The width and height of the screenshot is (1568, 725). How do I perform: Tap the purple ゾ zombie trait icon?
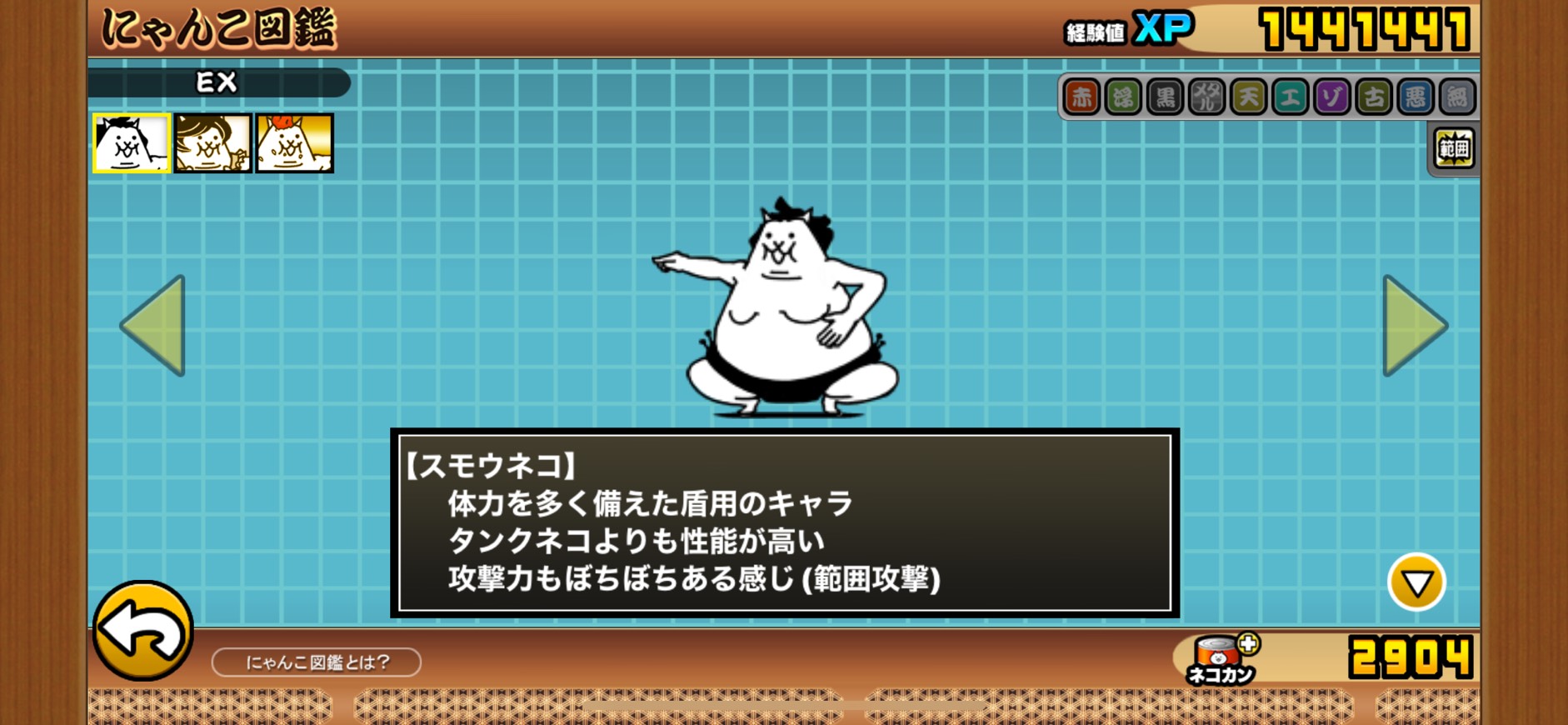pos(1331,97)
